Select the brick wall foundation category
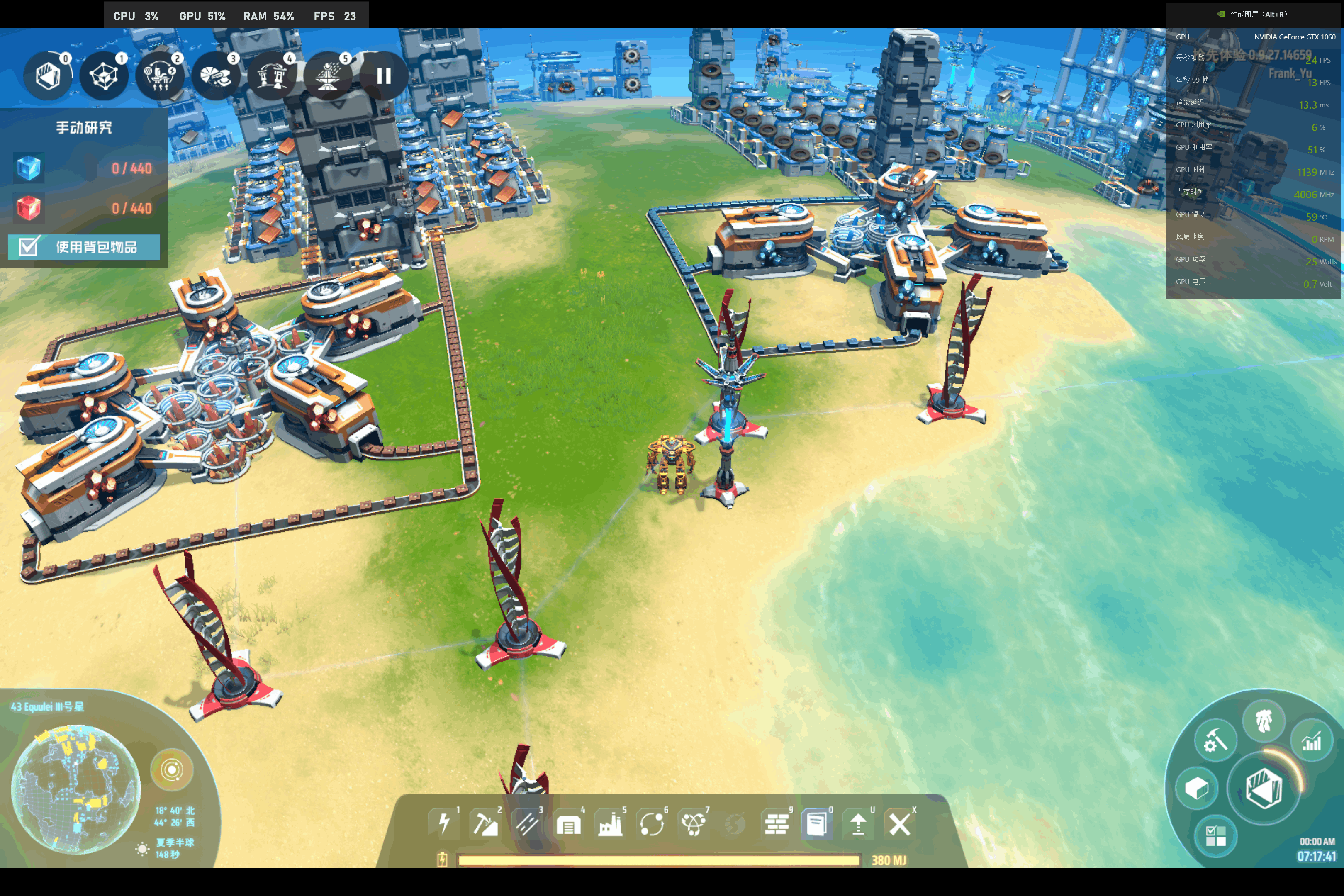This screenshot has height=896, width=1344. [777, 824]
